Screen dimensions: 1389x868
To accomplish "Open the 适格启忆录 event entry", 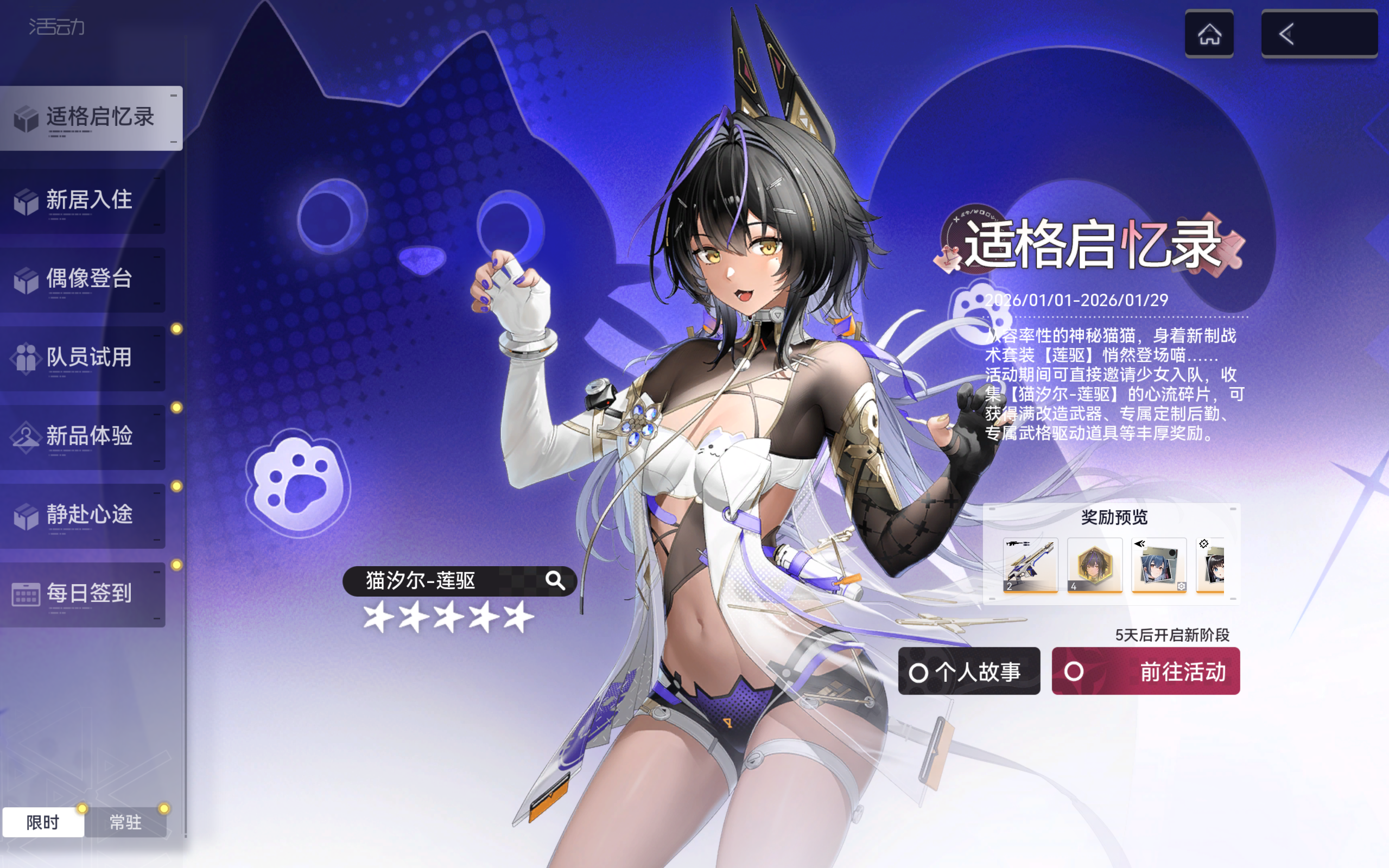I will click(92, 118).
